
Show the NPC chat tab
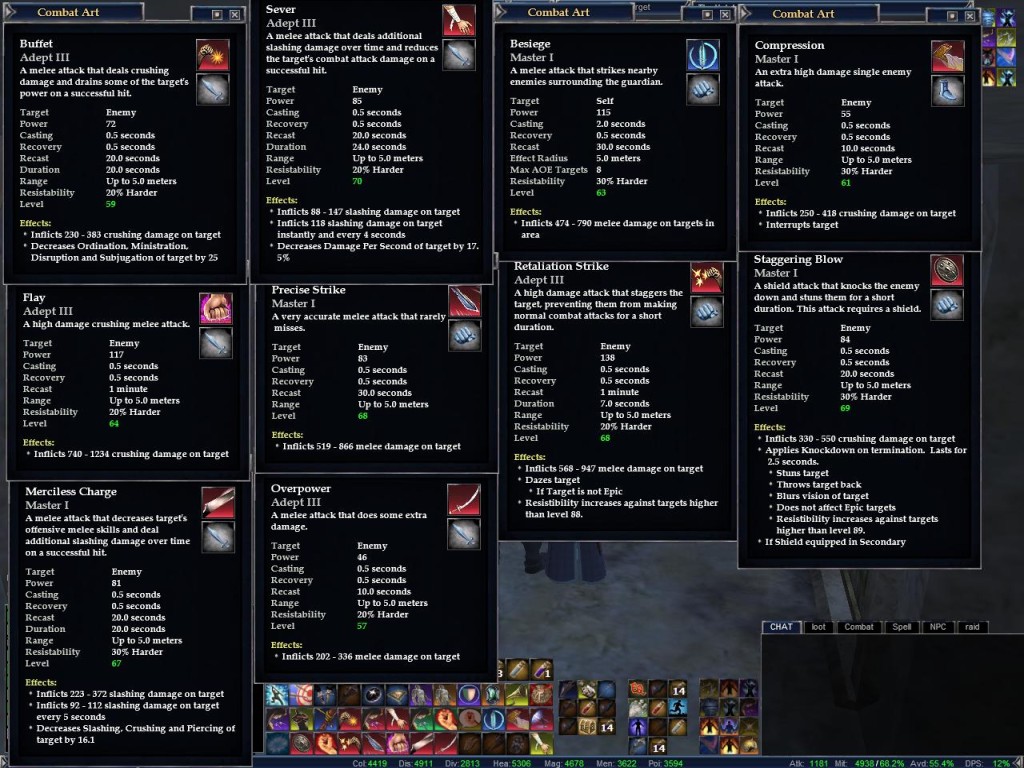coord(937,627)
